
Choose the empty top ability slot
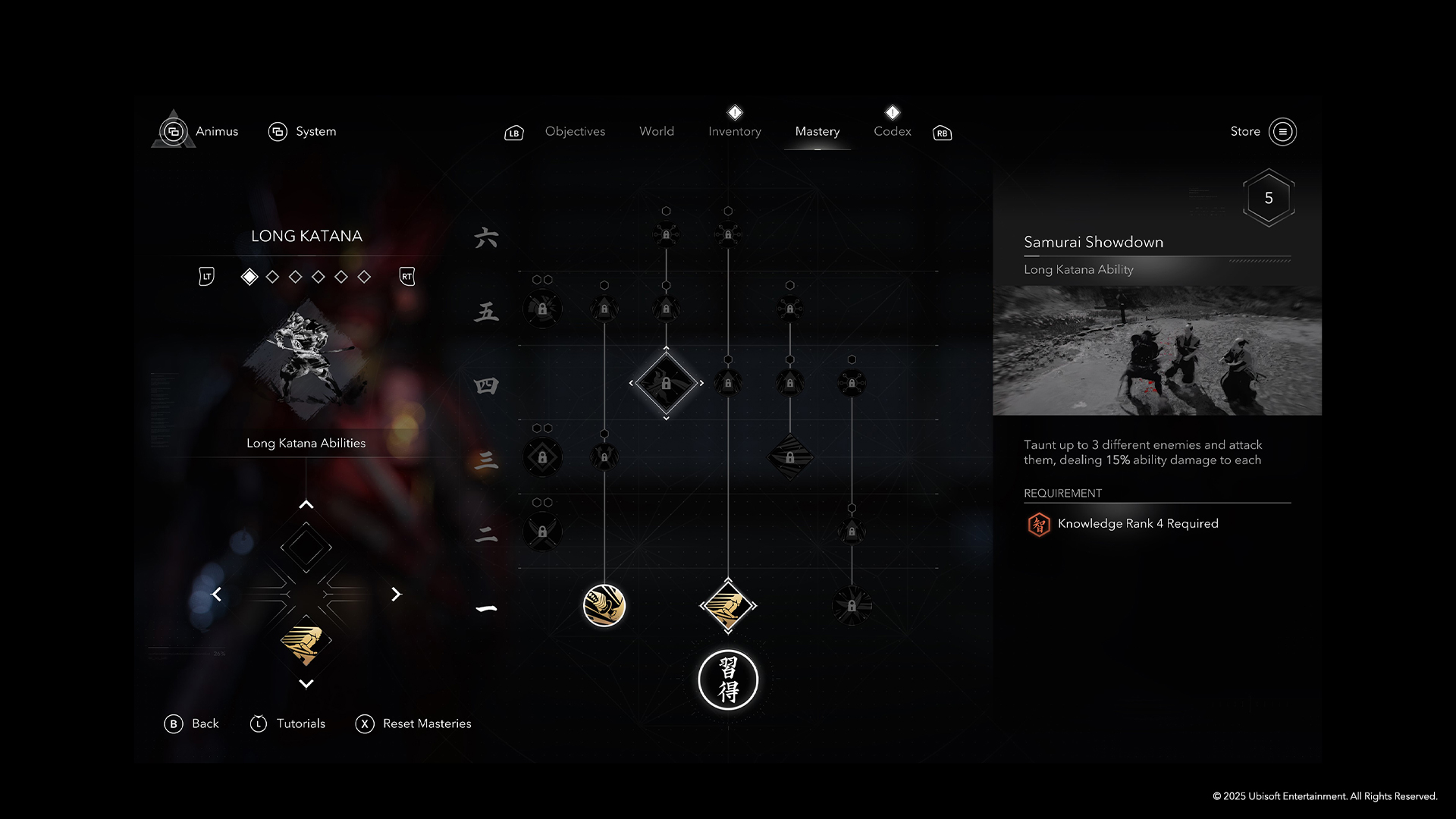click(306, 548)
